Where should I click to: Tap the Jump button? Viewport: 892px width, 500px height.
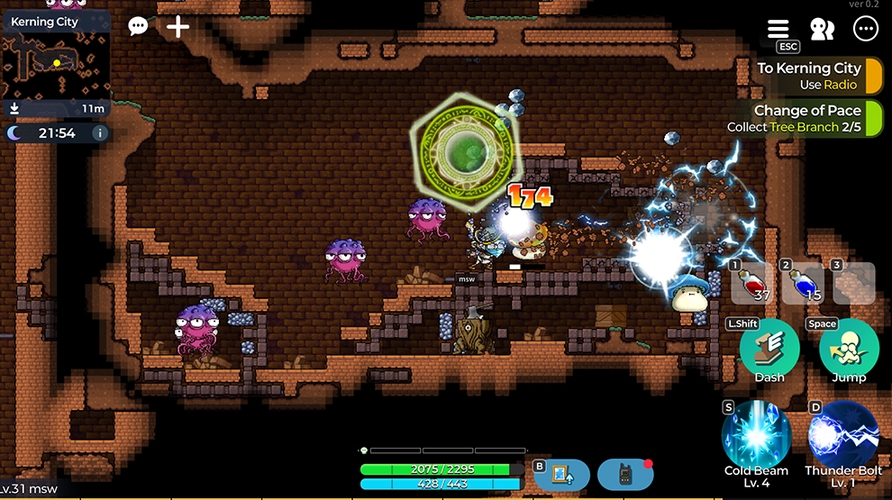849,349
